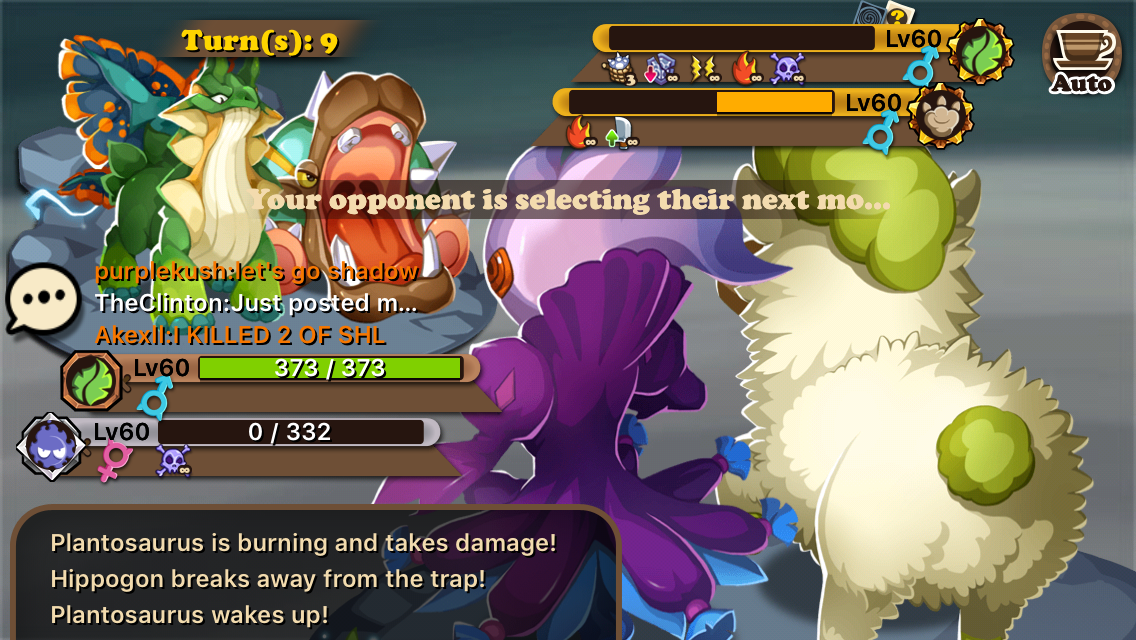Check the enemy's purple skull poison status
Screen dimensions: 1136x640
click(x=786, y=69)
